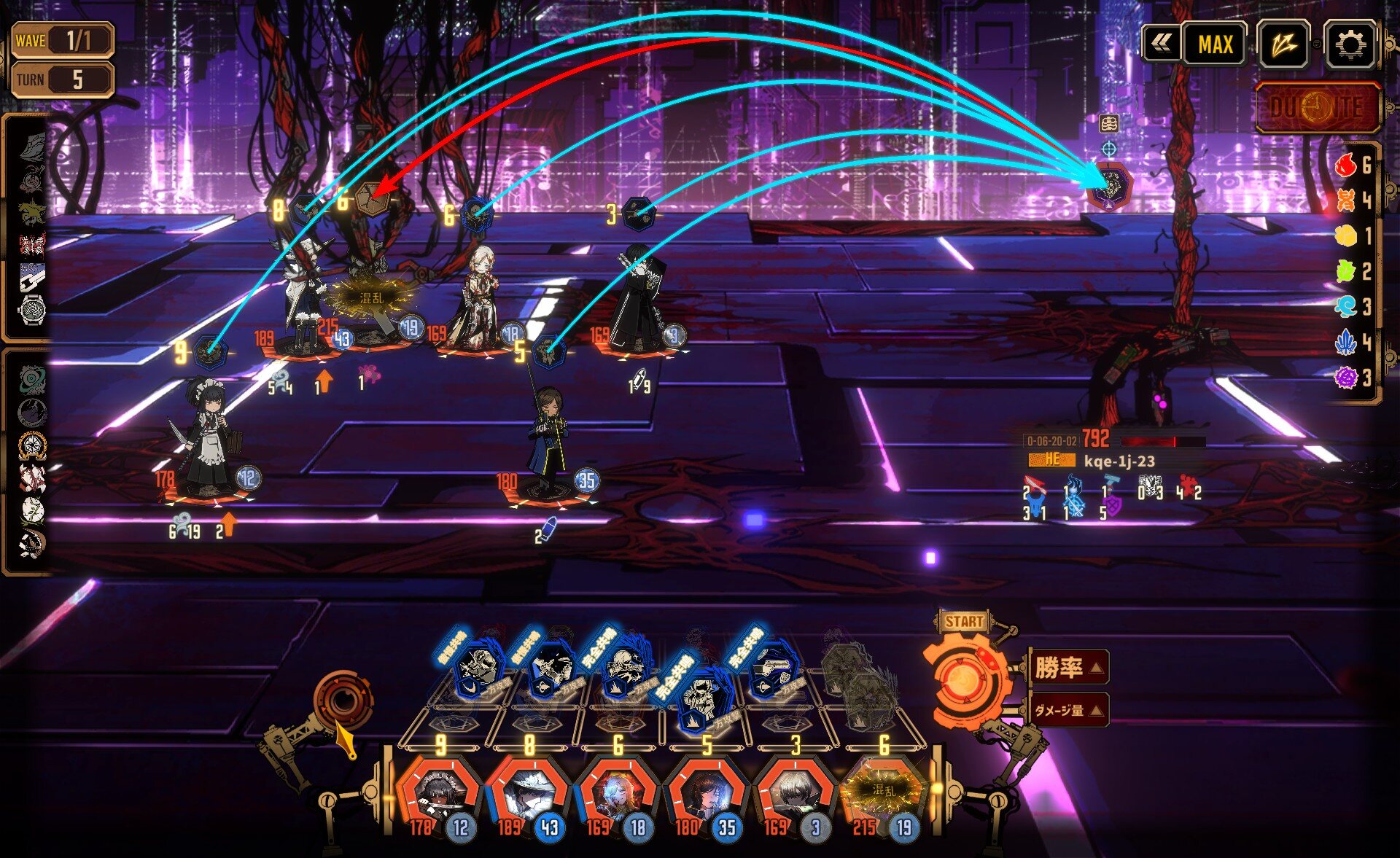This screenshot has width=1400, height=858.
Task: Toggle the MAX speed button
Action: pyautogui.click(x=1215, y=45)
